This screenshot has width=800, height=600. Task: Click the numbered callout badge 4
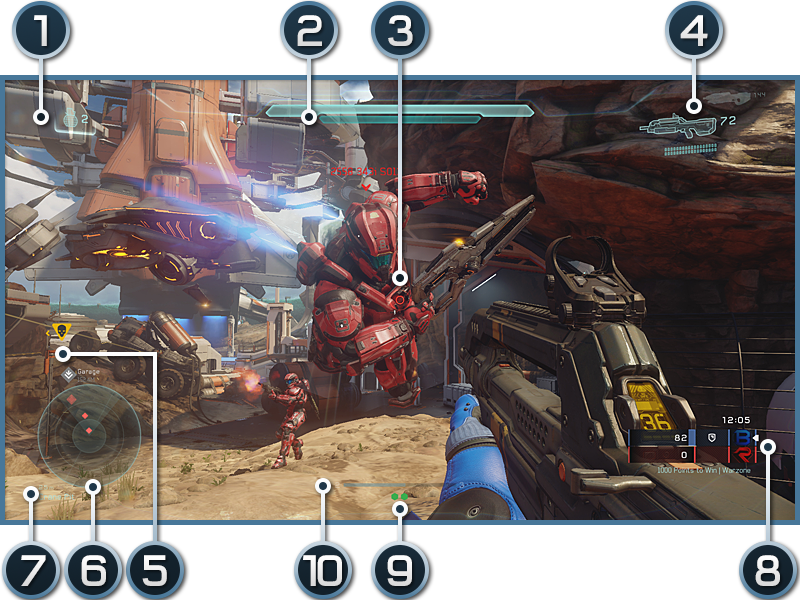click(x=694, y=30)
